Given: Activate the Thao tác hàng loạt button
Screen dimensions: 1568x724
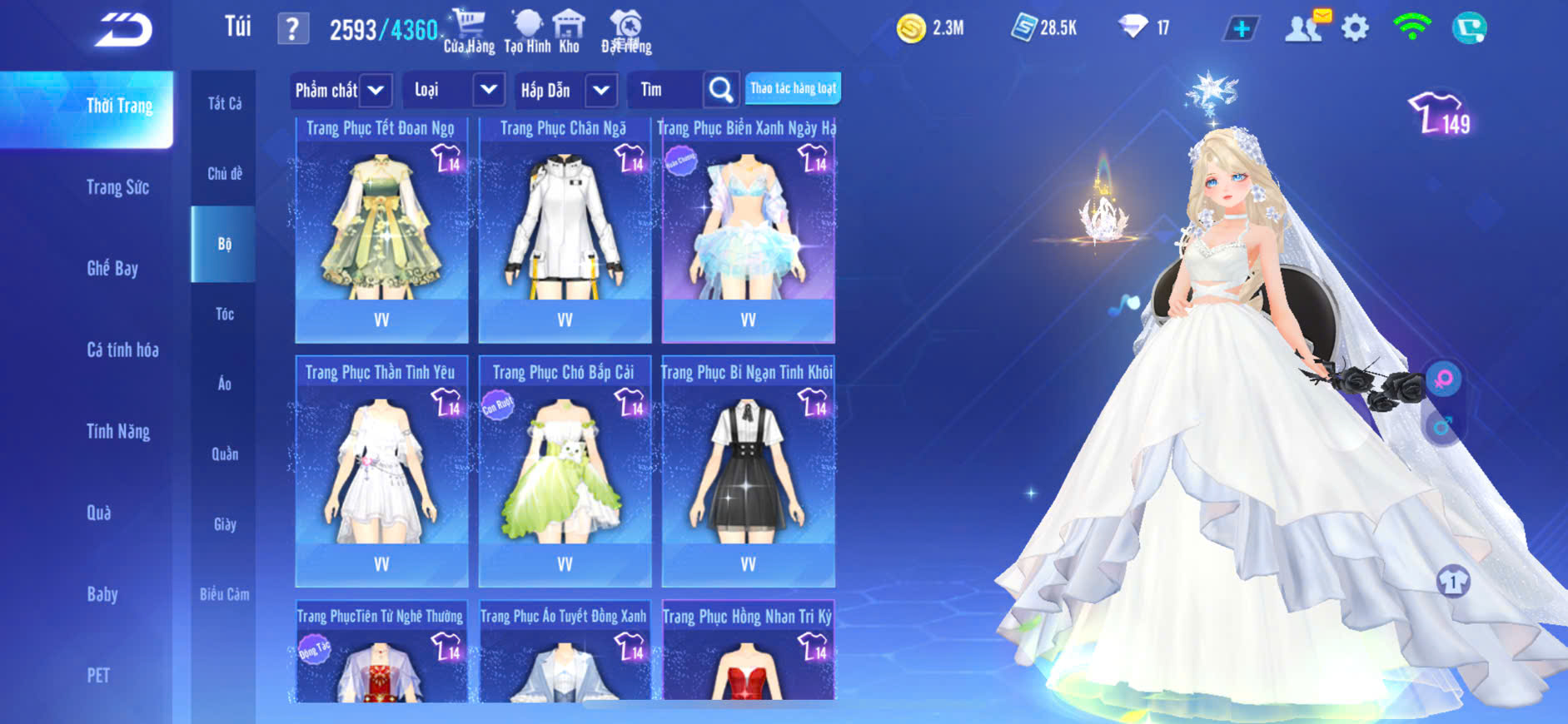Looking at the screenshot, I should click(x=793, y=88).
